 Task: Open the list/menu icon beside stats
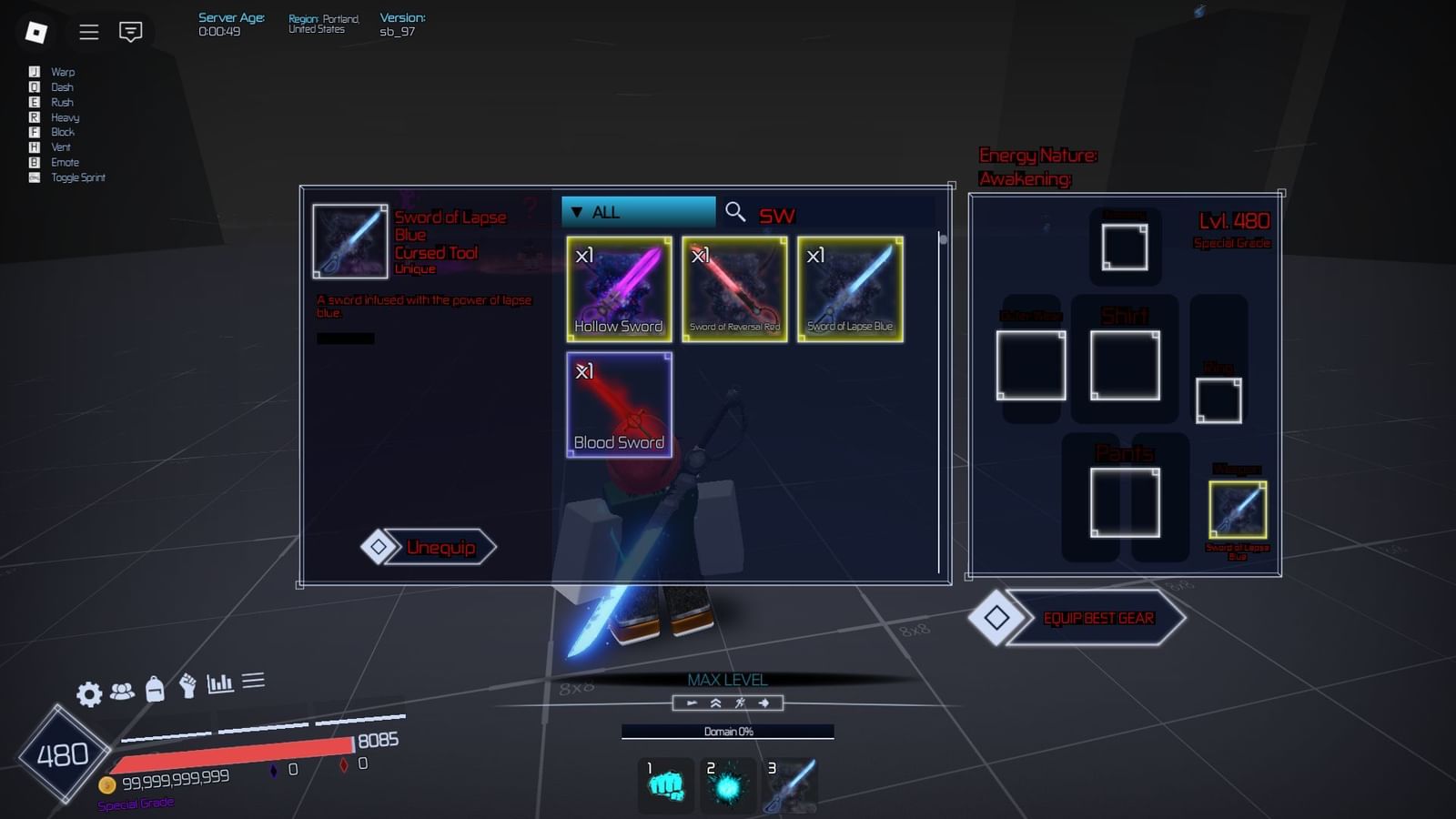pos(254,679)
